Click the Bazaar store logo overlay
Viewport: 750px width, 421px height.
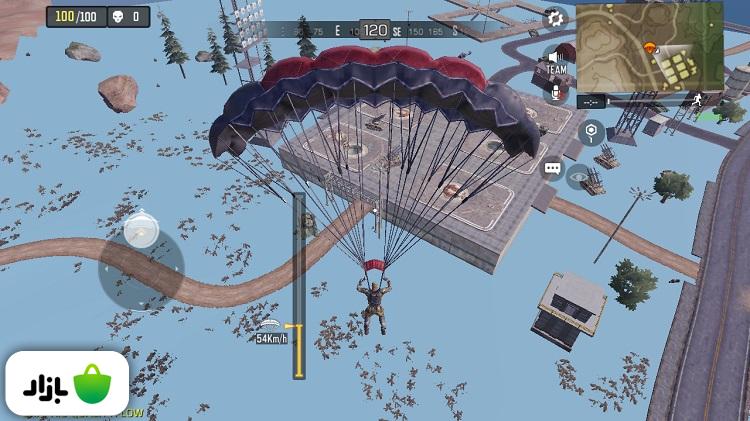coord(66,385)
